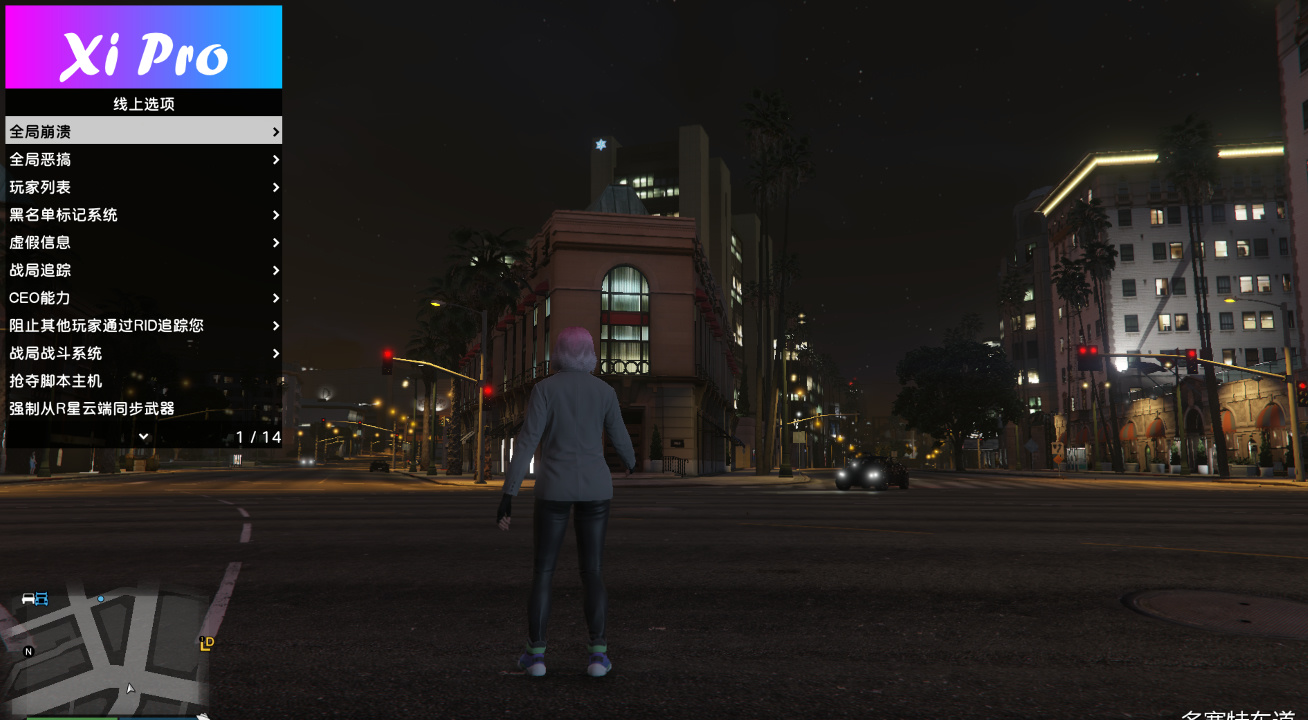Open the 全局崩溃 submenu

tap(143, 131)
